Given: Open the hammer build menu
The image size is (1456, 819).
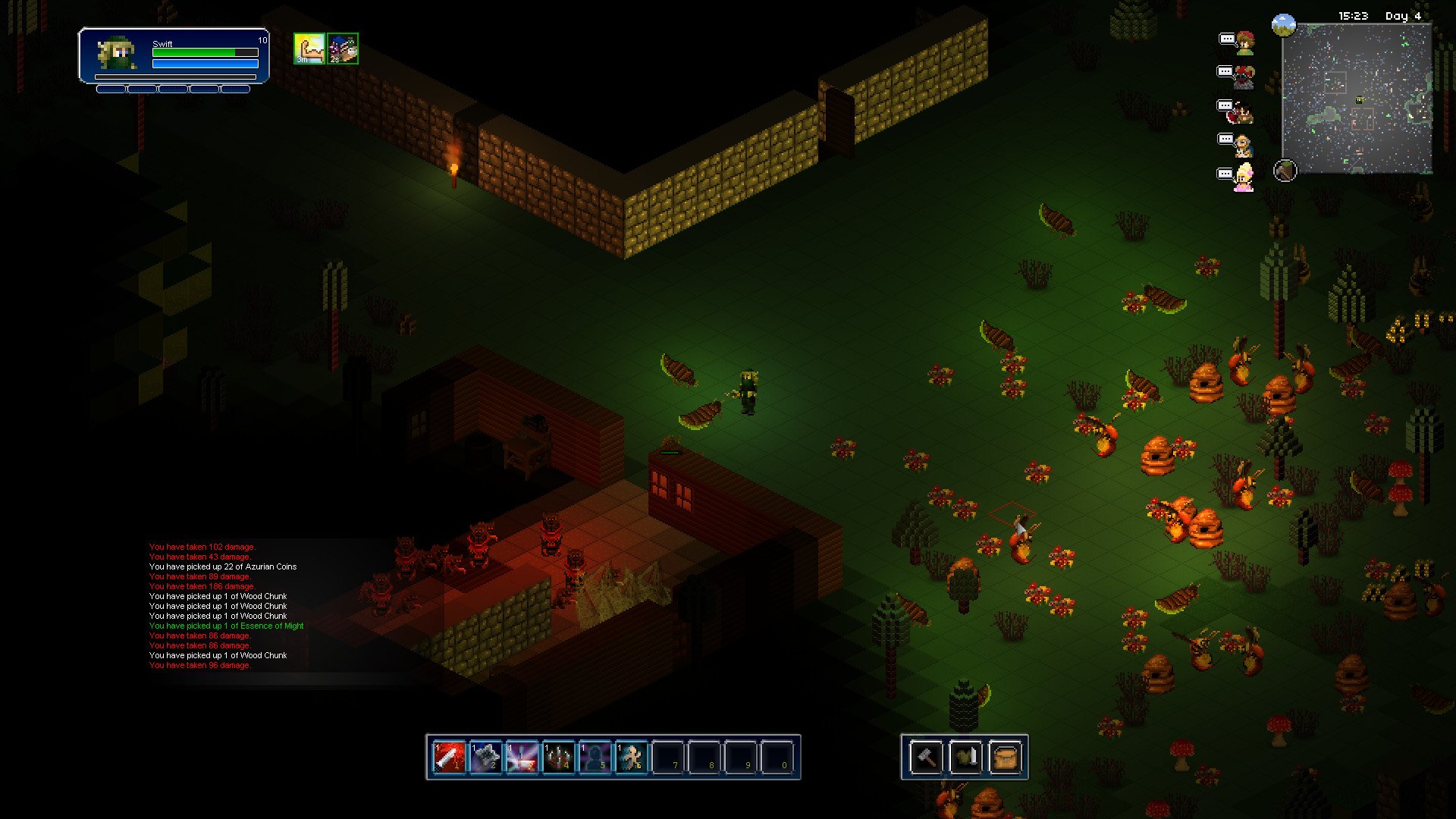Looking at the screenshot, I should (x=926, y=757).
